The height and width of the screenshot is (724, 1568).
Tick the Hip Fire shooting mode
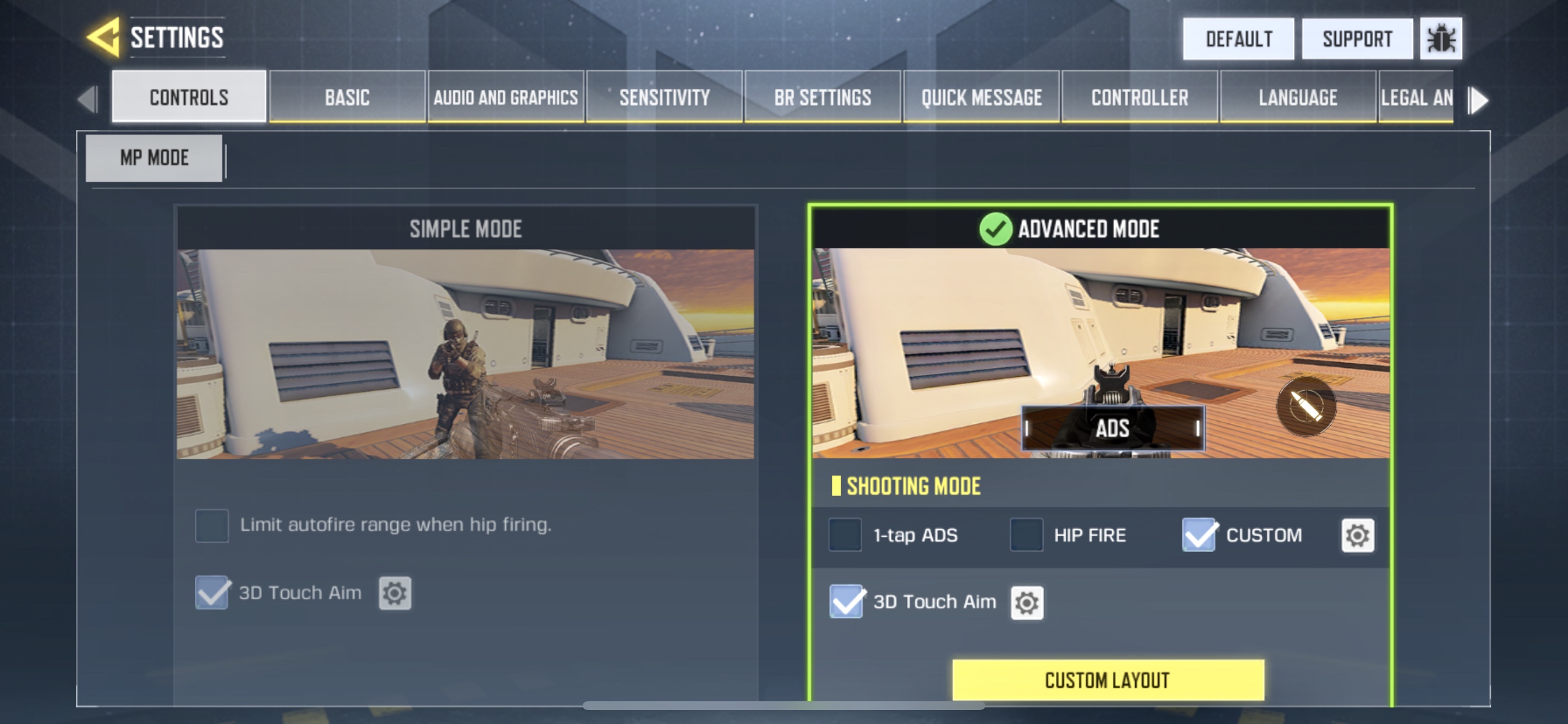click(x=1026, y=535)
